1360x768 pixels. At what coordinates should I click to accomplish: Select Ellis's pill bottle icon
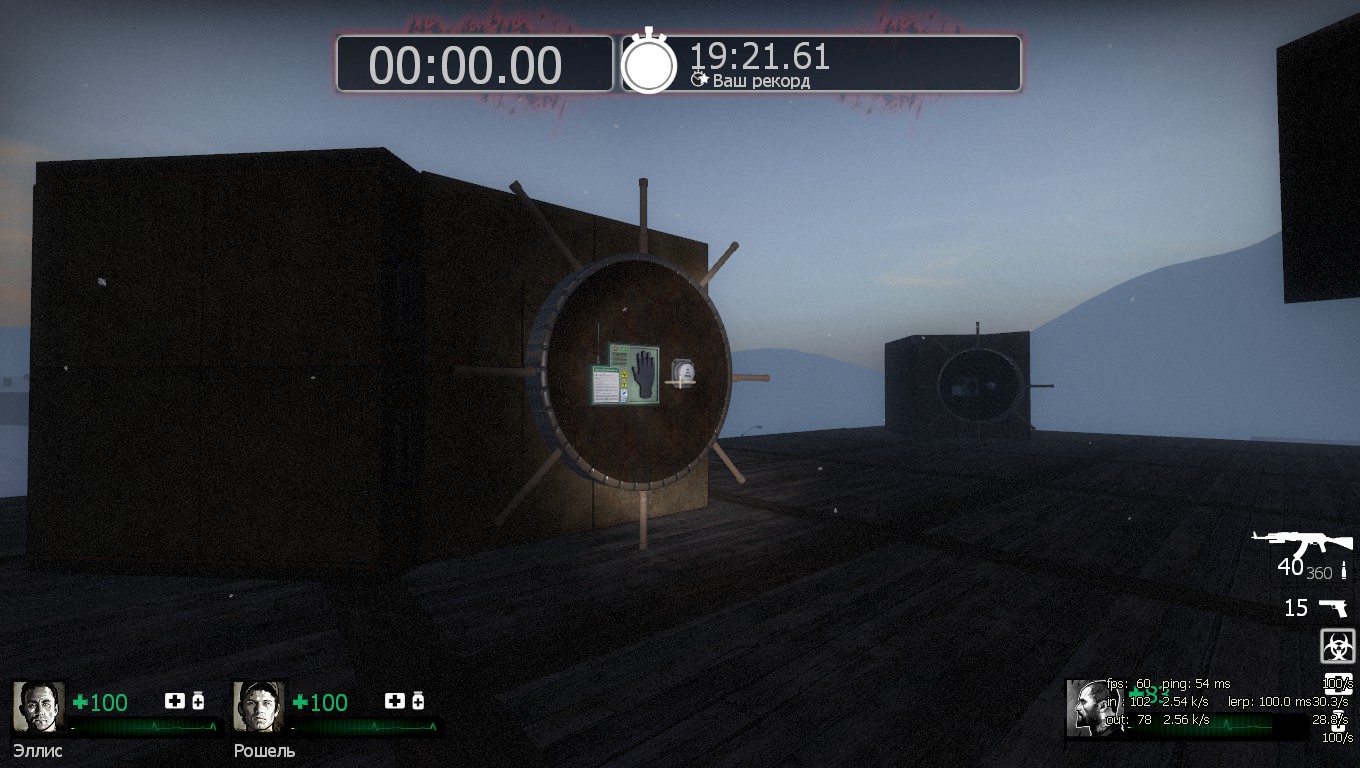coord(198,701)
